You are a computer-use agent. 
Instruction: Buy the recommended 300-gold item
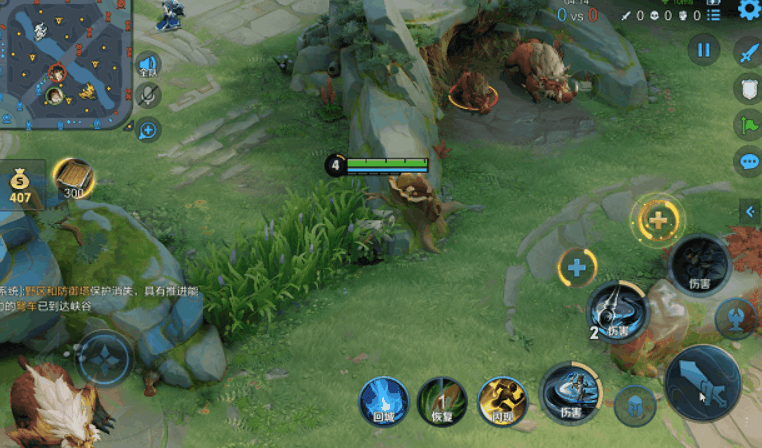coord(74,180)
